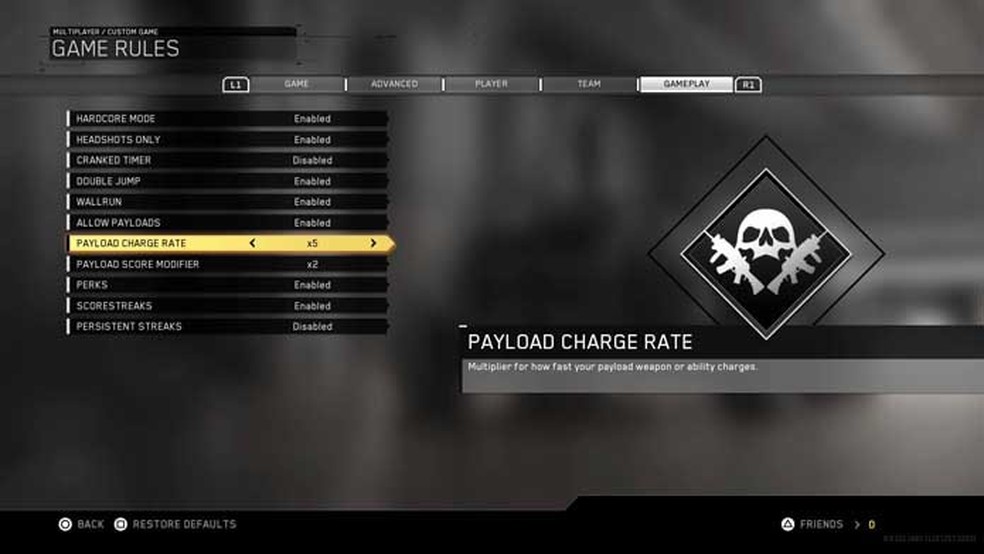Increase Payload Charge Rate with right arrow
Image resolution: width=984 pixels, height=554 pixels.
tap(374, 243)
